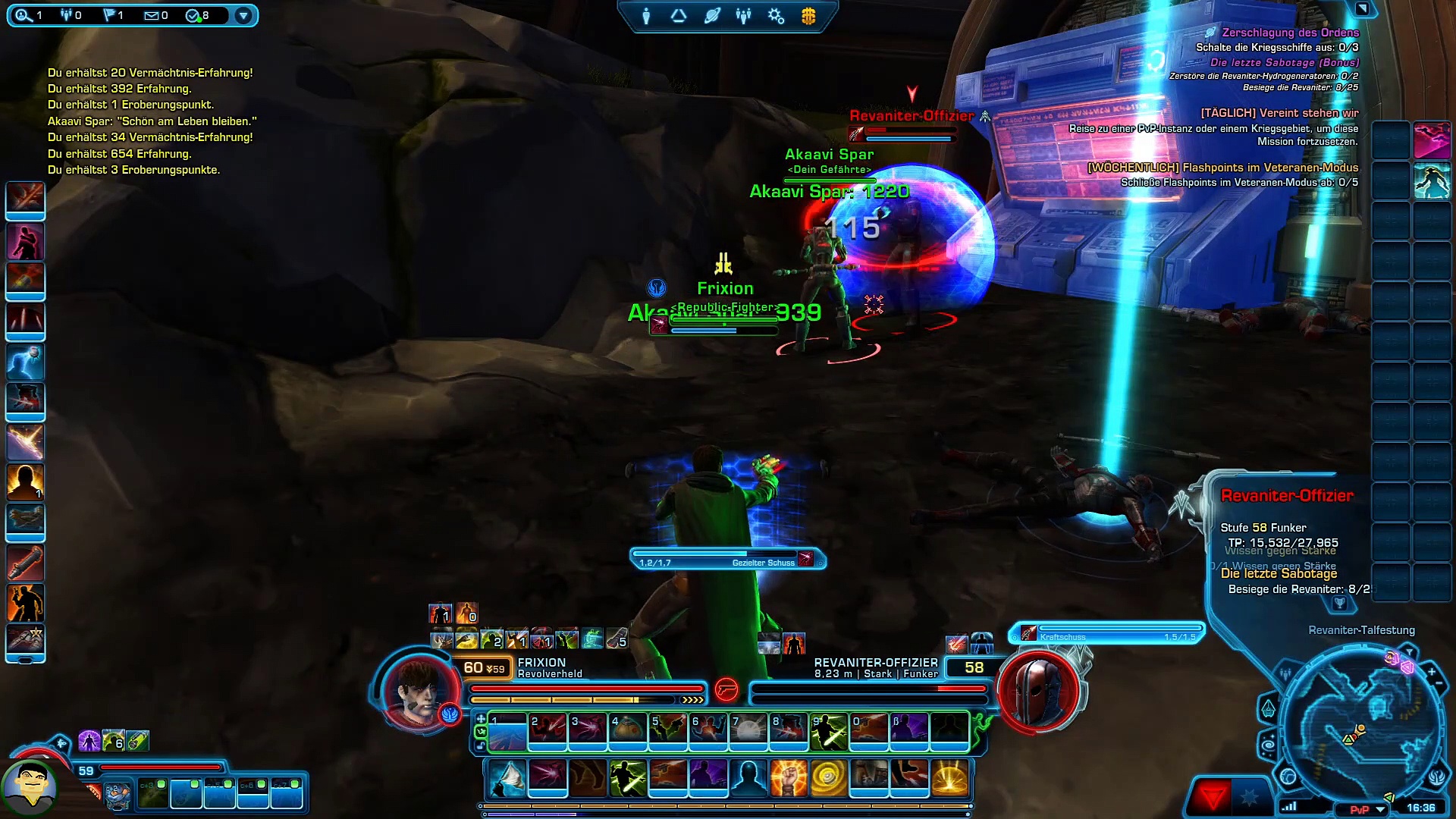Screen dimensions: 1456x819
Task: Activate the white flag ability icon
Action: point(507,778)
